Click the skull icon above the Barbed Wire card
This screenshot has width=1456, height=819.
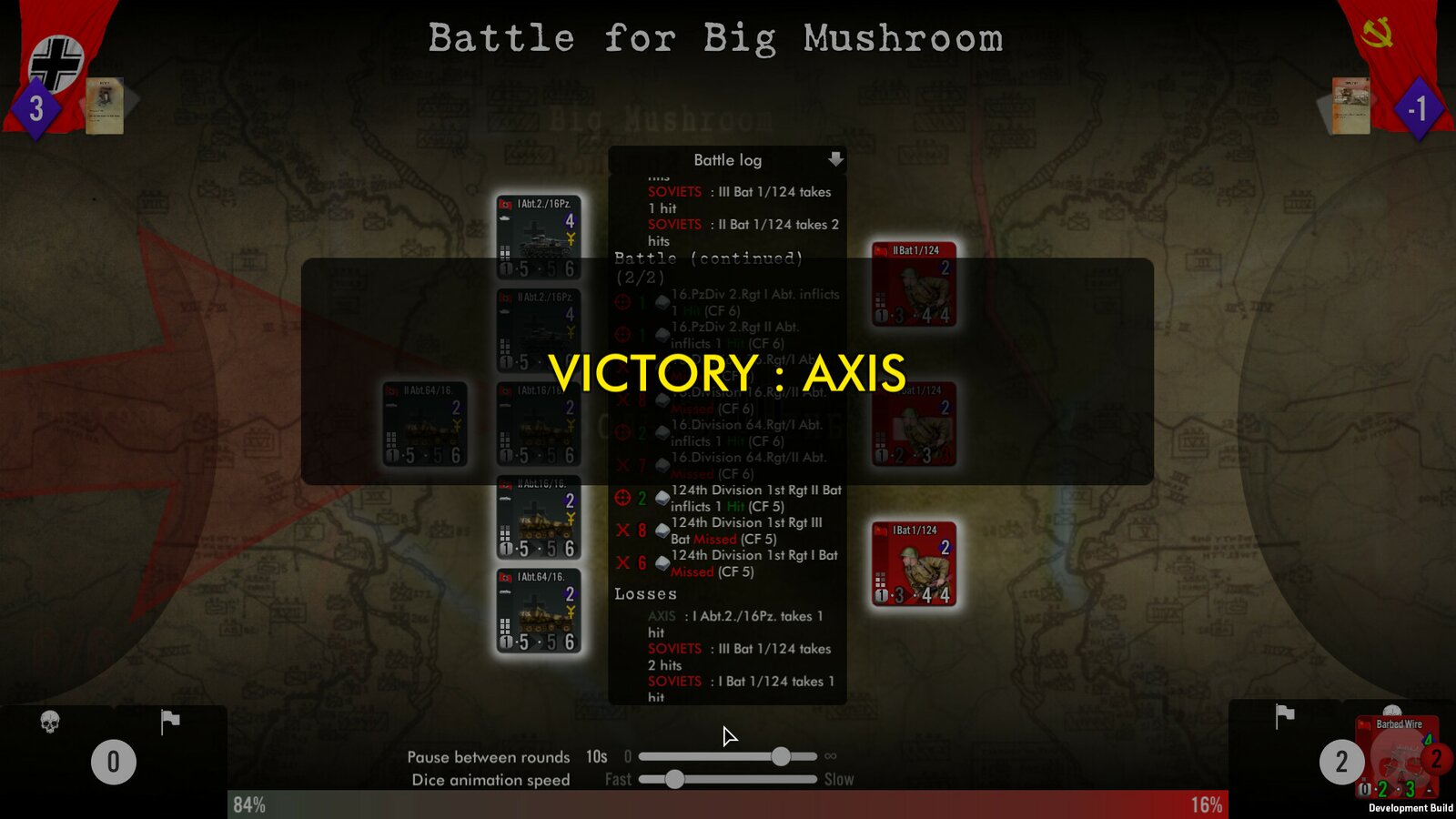coord(1390,710)
